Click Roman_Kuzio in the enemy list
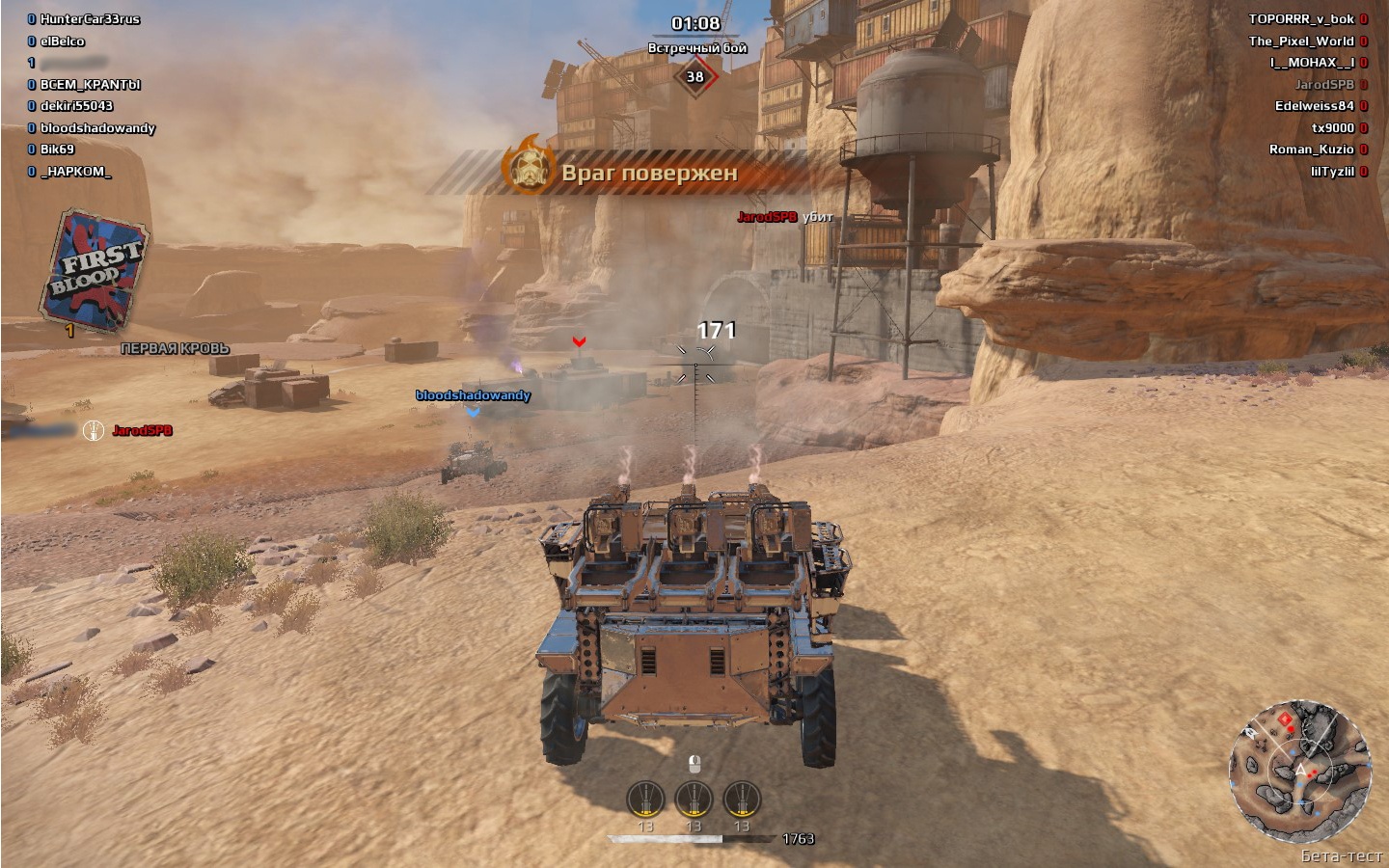This screenshot has width=1389, height=868. pyautogui.click(x=1311, y=149)
